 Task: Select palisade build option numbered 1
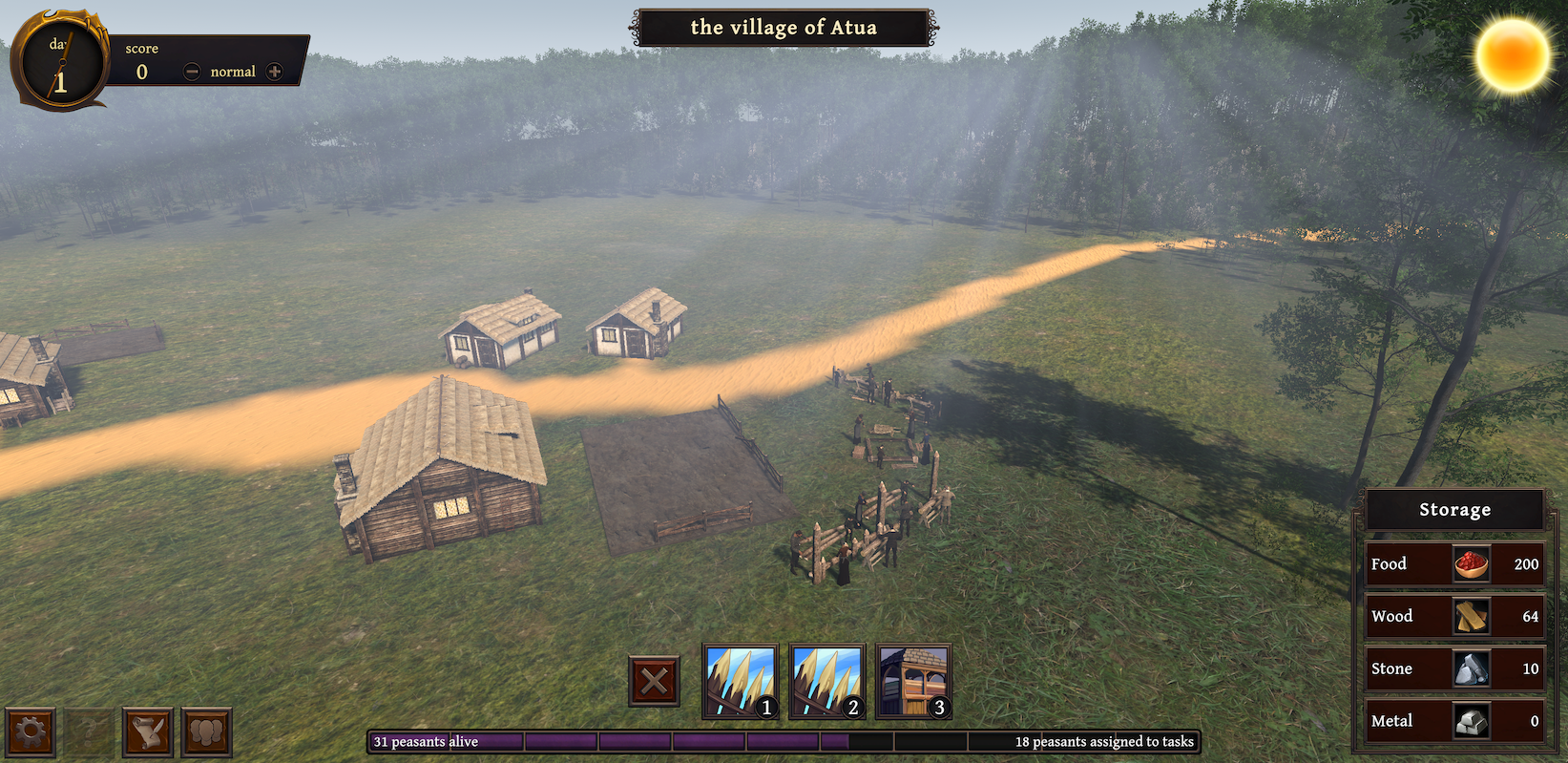click(x=741, y=681)
